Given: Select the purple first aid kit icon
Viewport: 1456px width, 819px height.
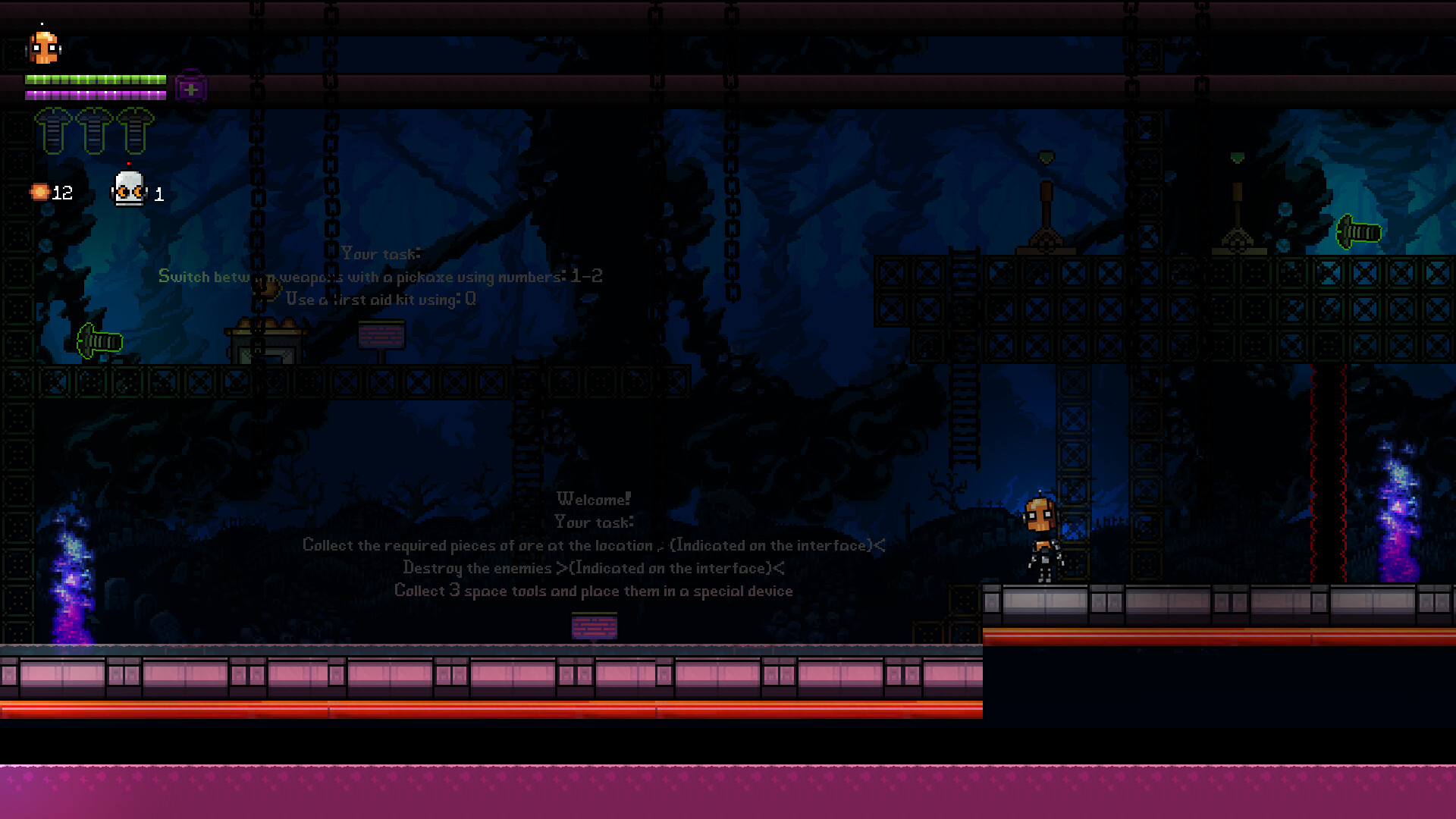Looking at the screenshot, I should (x=190, y=86).
